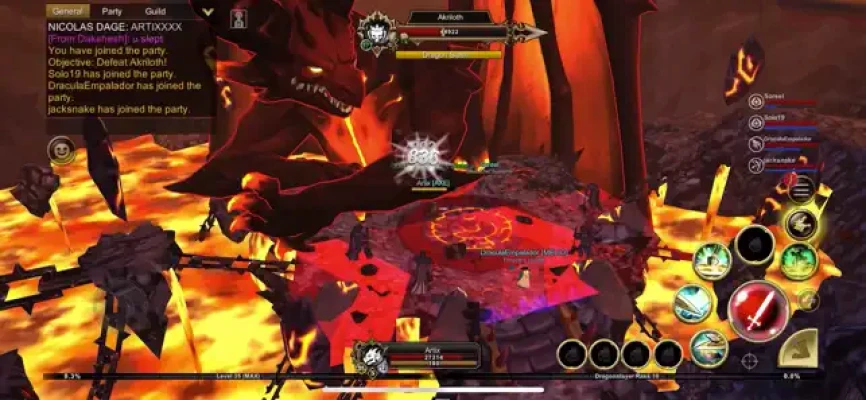This screenshot has height=400, width=866.
Task: Open the Party chat tab
Action: [113, 11]
